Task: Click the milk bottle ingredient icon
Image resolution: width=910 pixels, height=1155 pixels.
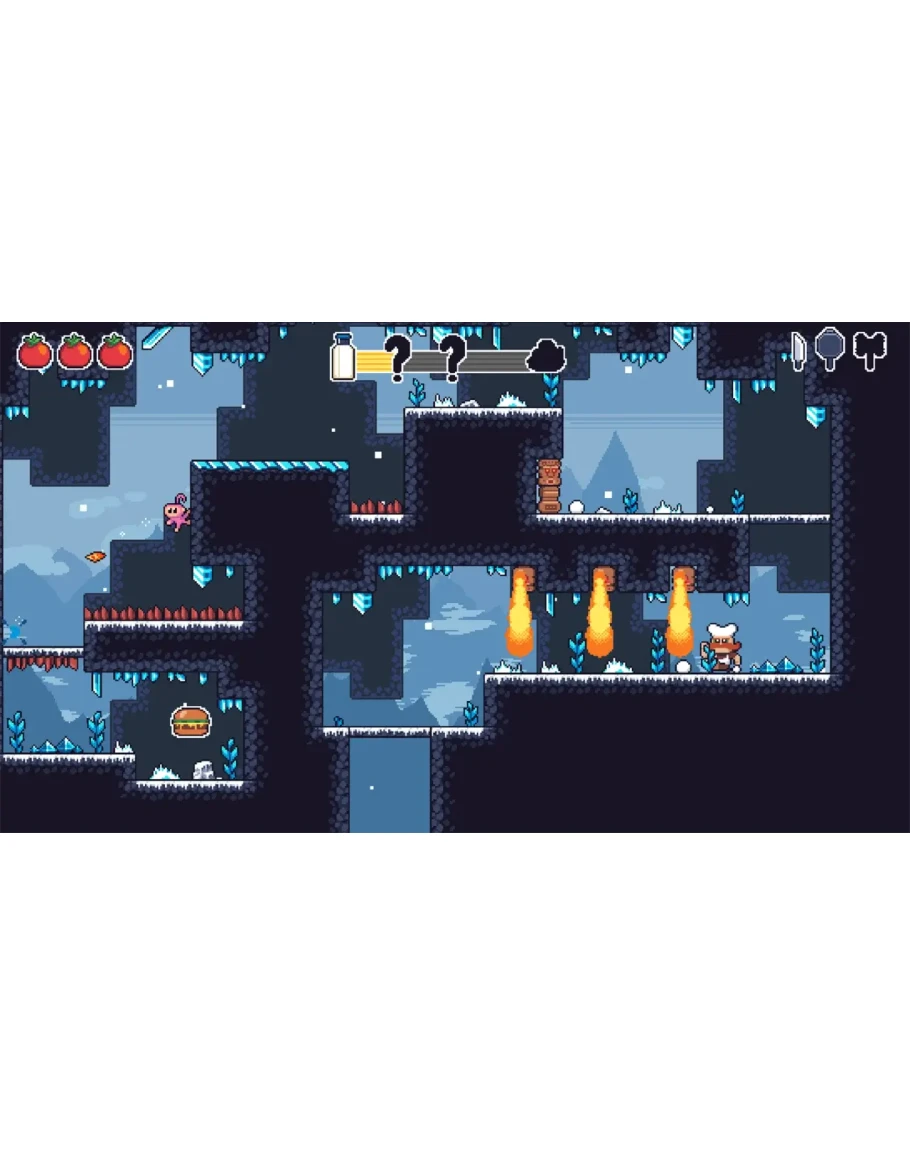Action: pos(343,357)
